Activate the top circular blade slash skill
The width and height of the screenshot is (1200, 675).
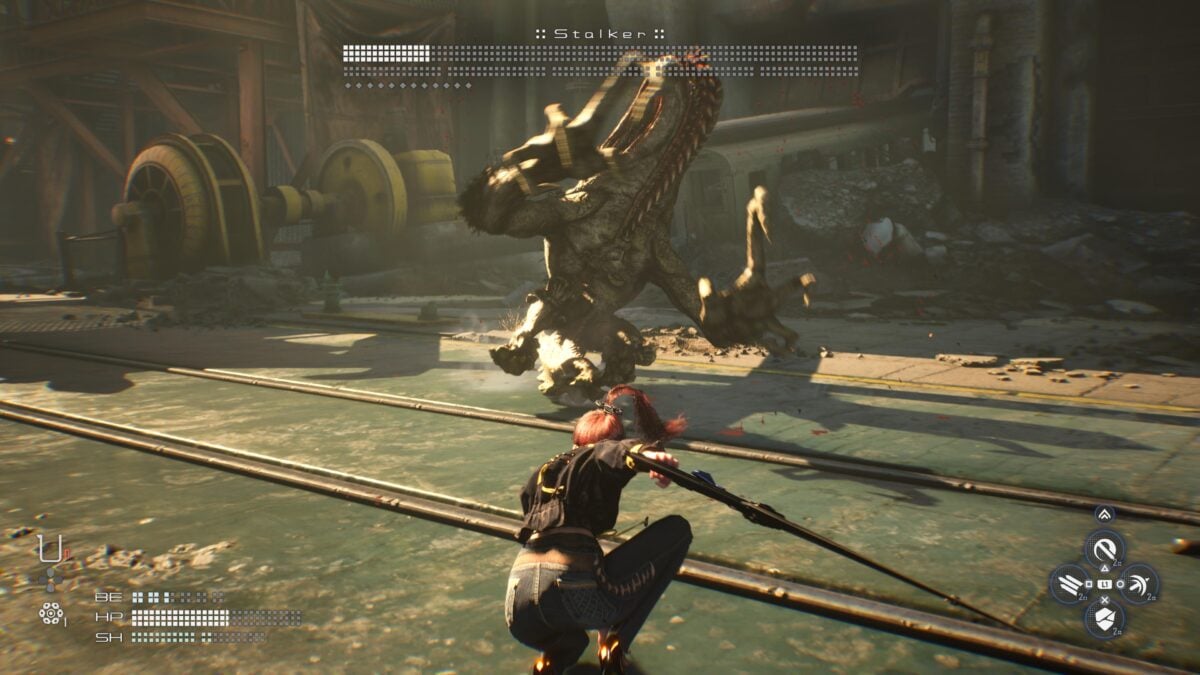[1105, 549]
